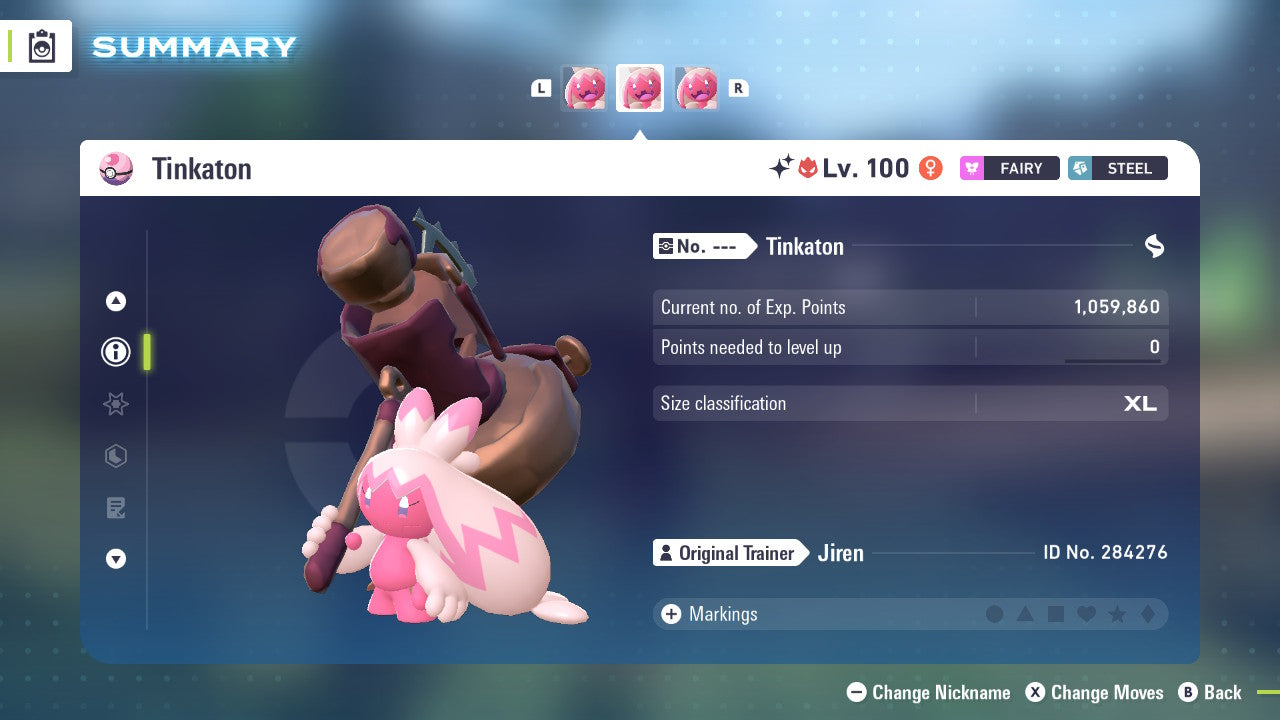Toggle the circle marking

(995, 614)
